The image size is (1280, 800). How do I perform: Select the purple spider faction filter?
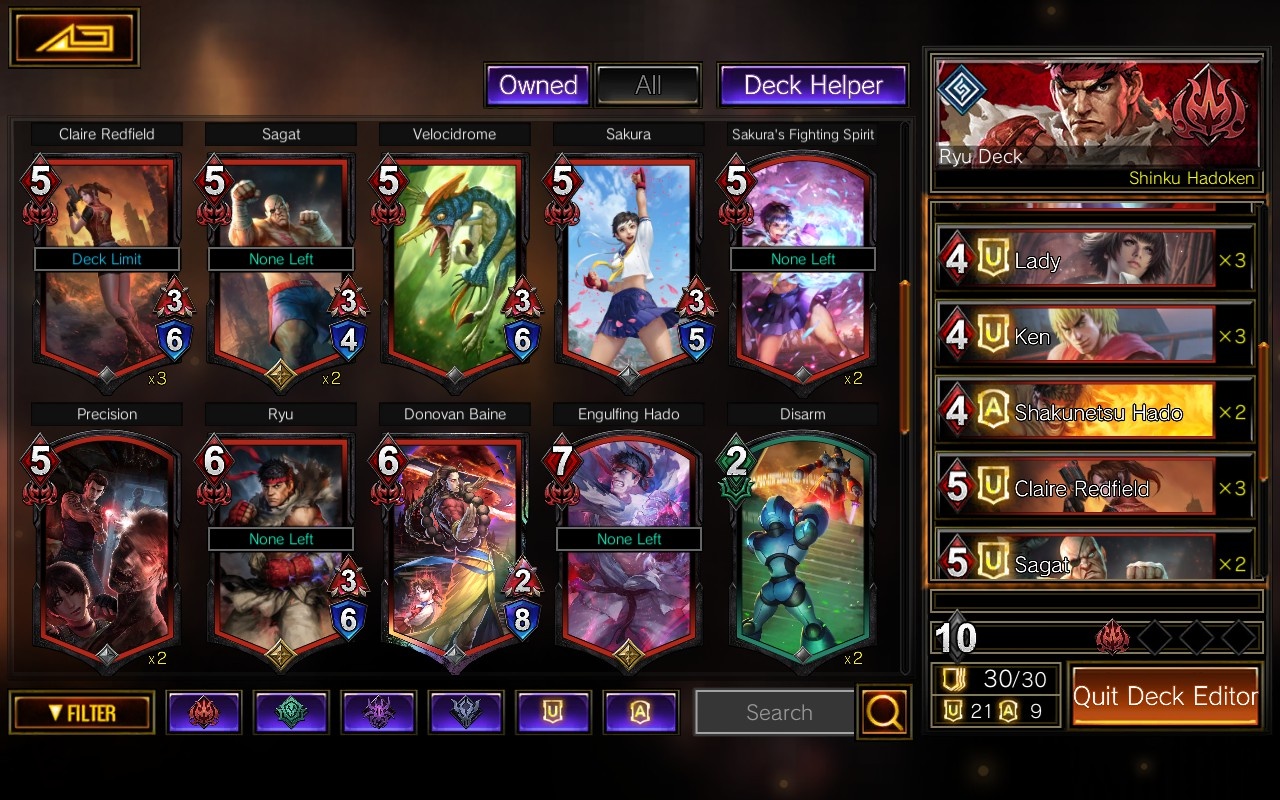click(378, 712)
